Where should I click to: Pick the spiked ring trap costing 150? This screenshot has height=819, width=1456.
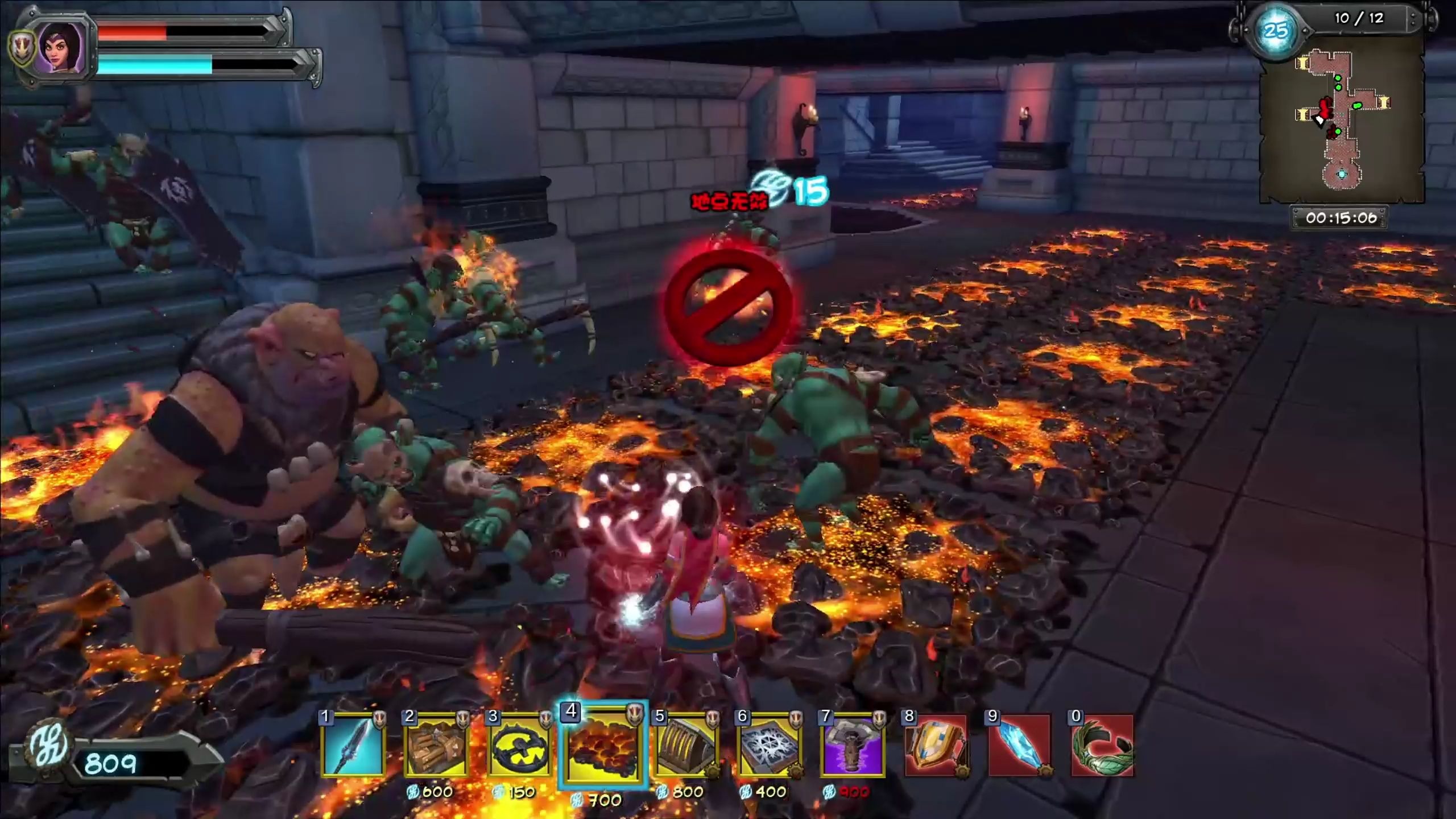click(519, 746)
